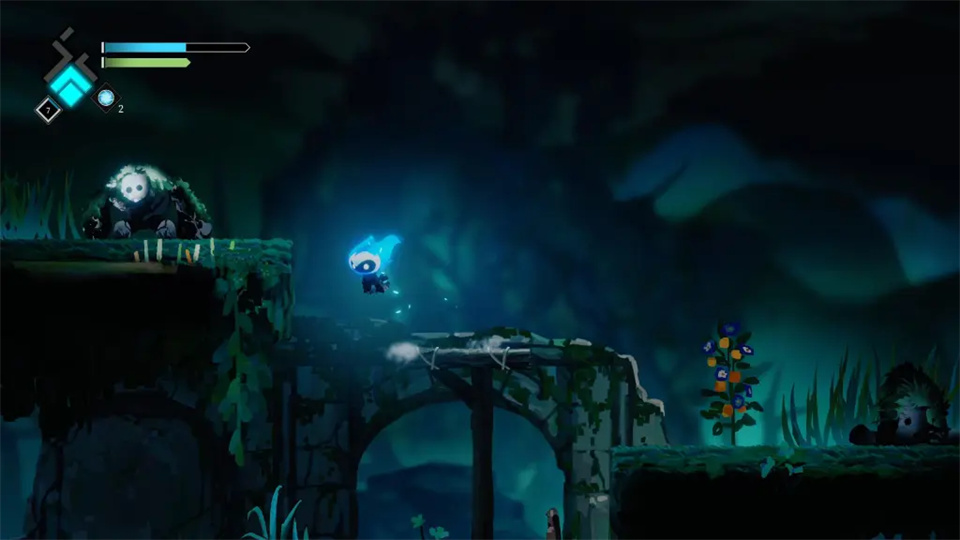The image size is (960, 540).
Task: Click the small diamond slot showing 7
Action: (47, 110)
